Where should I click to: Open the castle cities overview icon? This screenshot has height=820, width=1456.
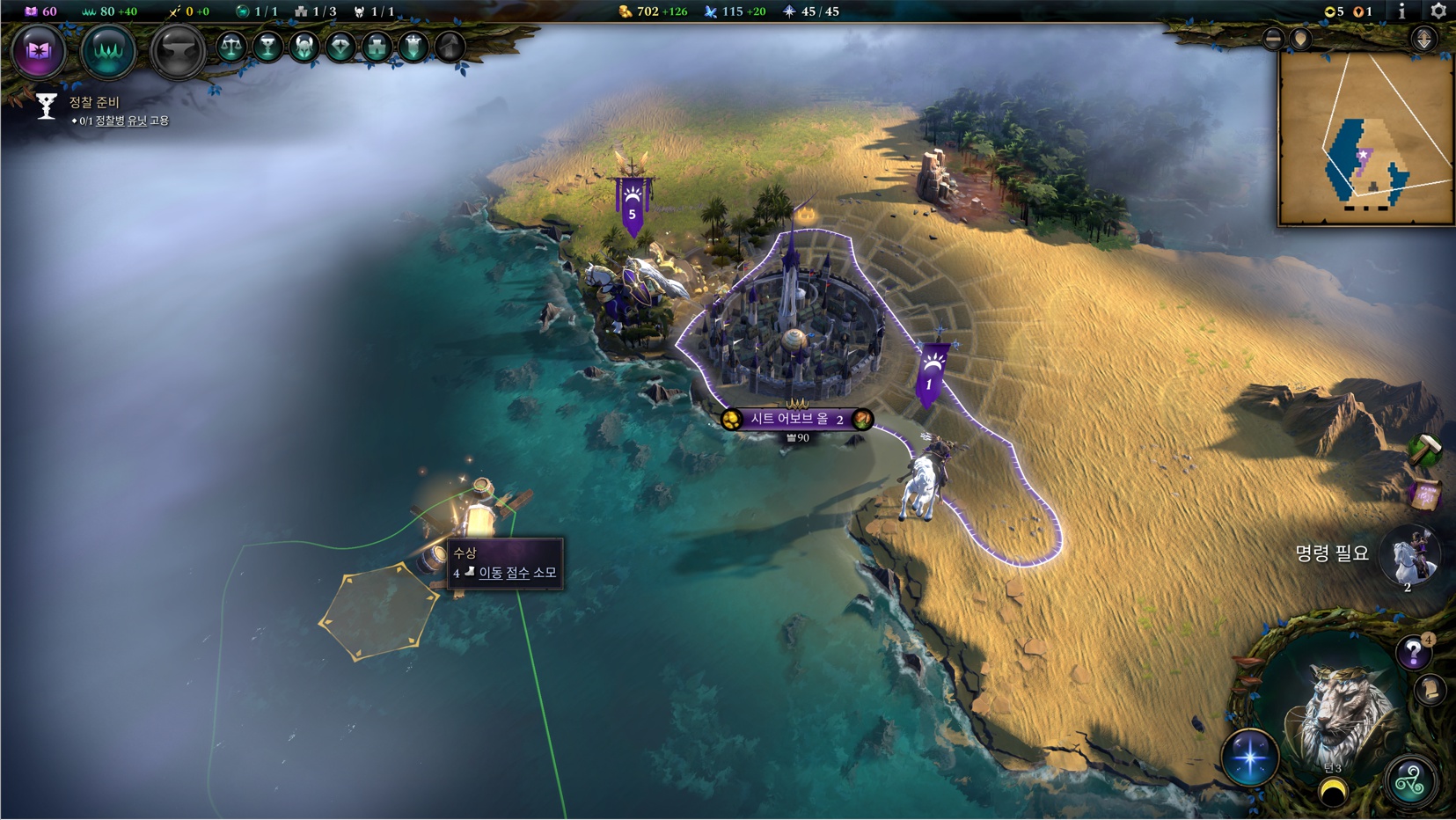[x=377, y=47]
